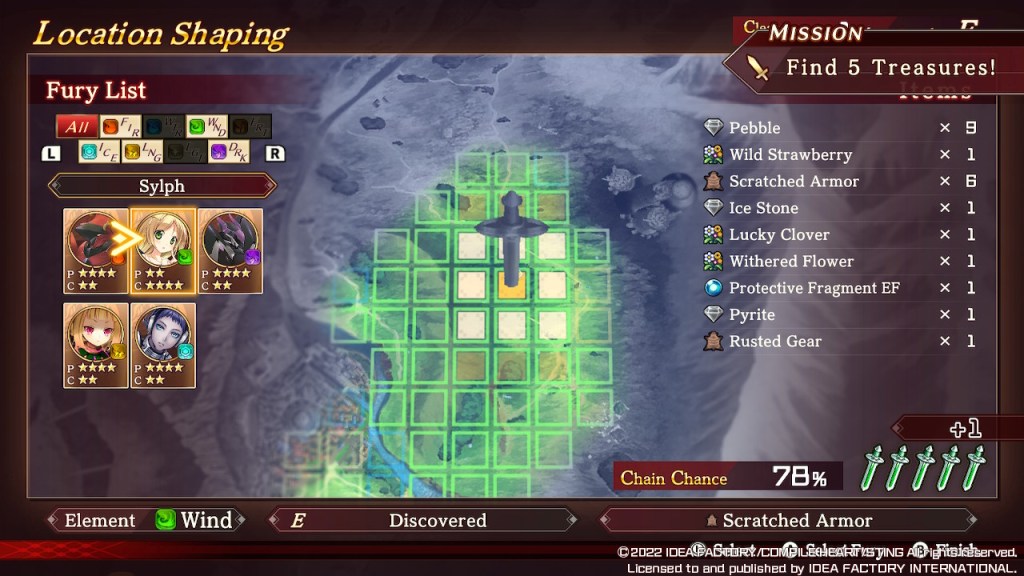Select the red fire fury portrait
The width and height of the screenshot is (1024, 576).
tap(96, 250)
